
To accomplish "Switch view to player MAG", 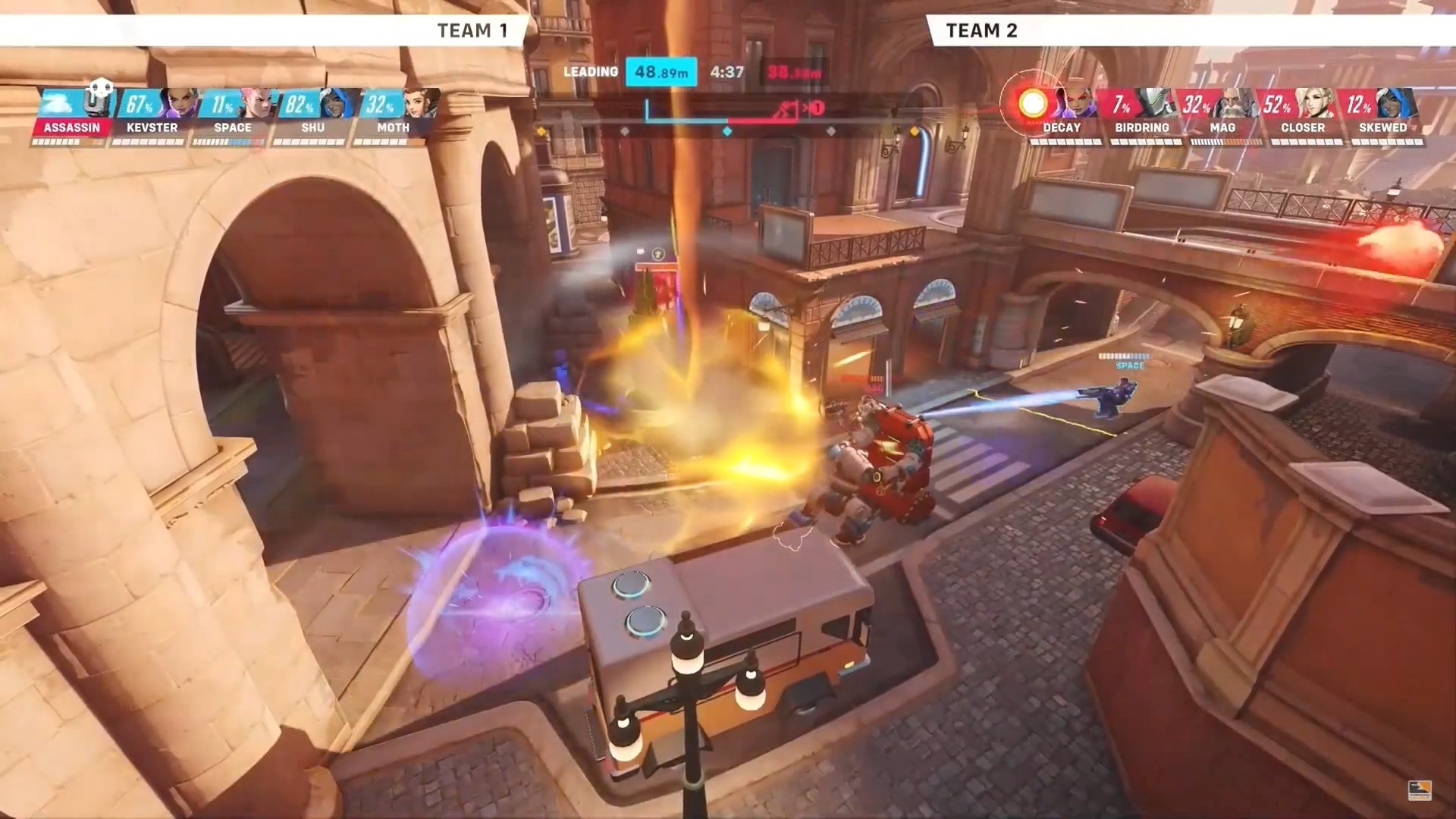I will pos(1222,115).
